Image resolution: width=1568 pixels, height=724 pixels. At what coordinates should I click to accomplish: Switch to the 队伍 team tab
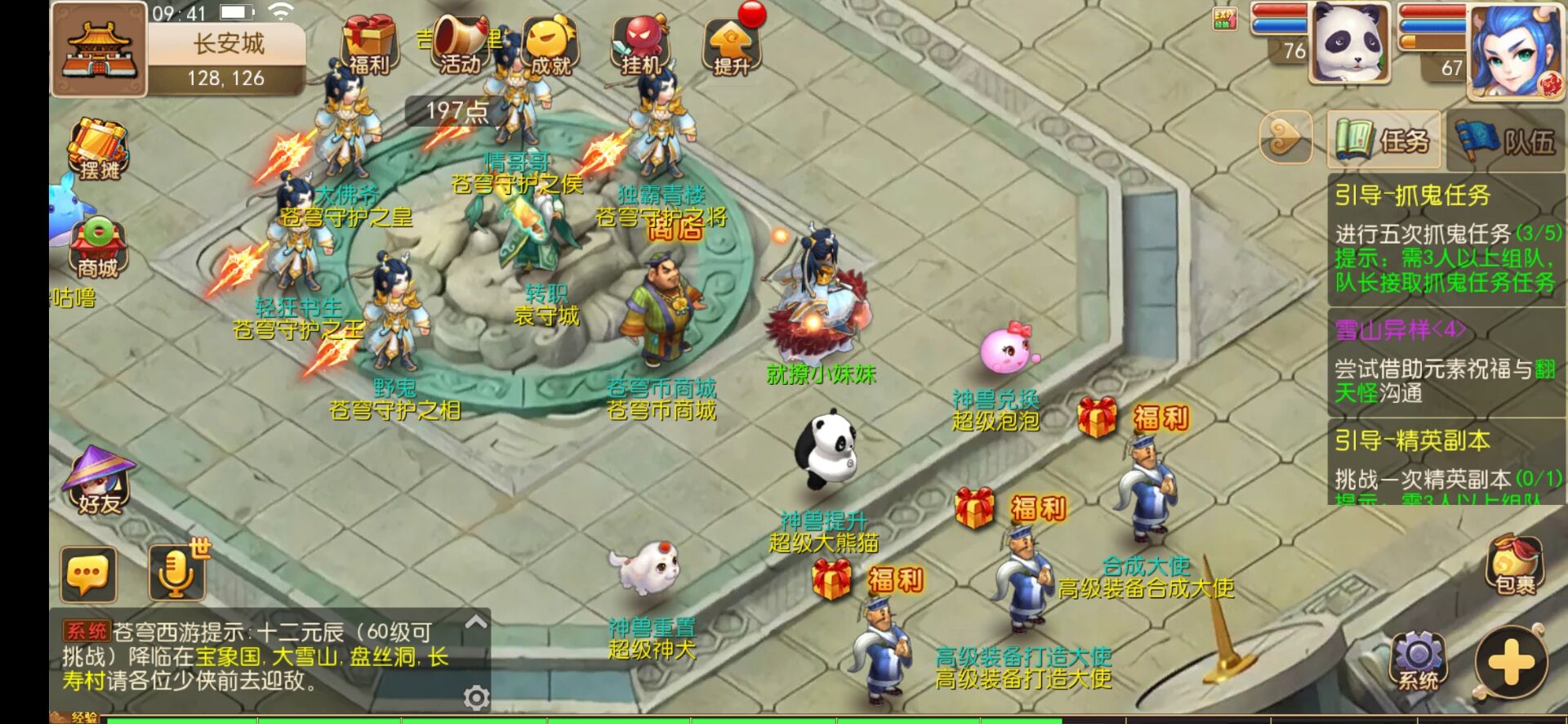point(1505,141)
